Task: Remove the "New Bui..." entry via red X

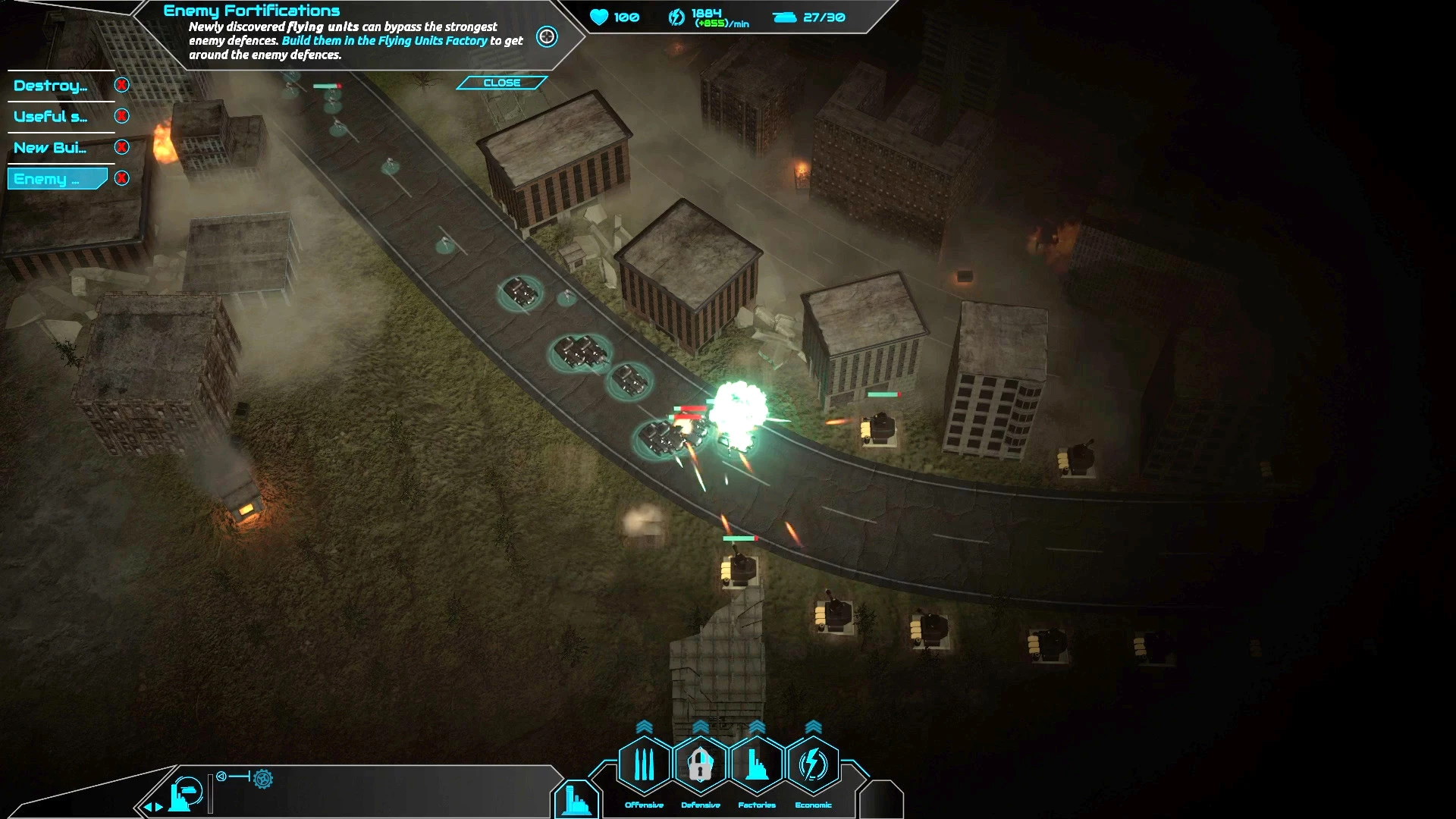Action: tap(121, 147)
